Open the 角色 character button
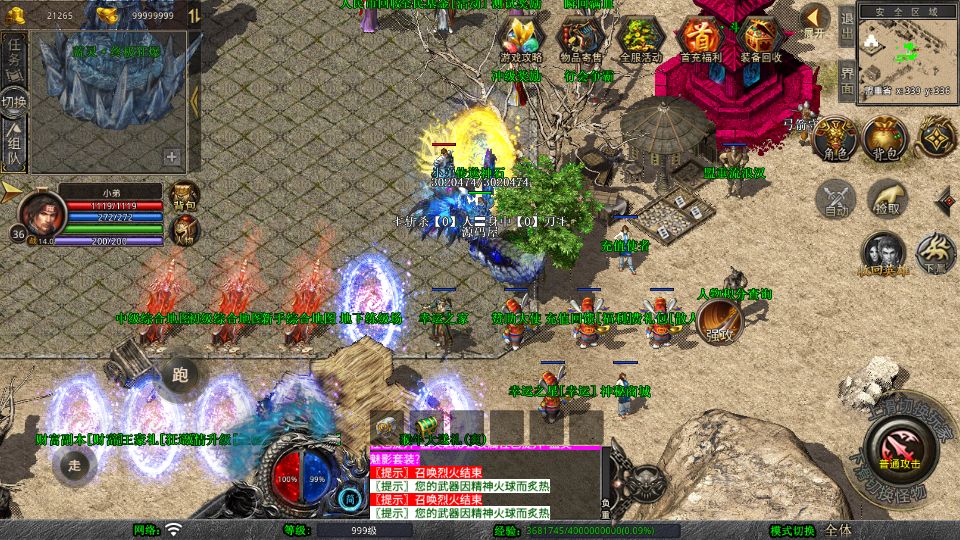Image resolution: width=960 pixels, height=540 pixels. click(x=834, y=140)
